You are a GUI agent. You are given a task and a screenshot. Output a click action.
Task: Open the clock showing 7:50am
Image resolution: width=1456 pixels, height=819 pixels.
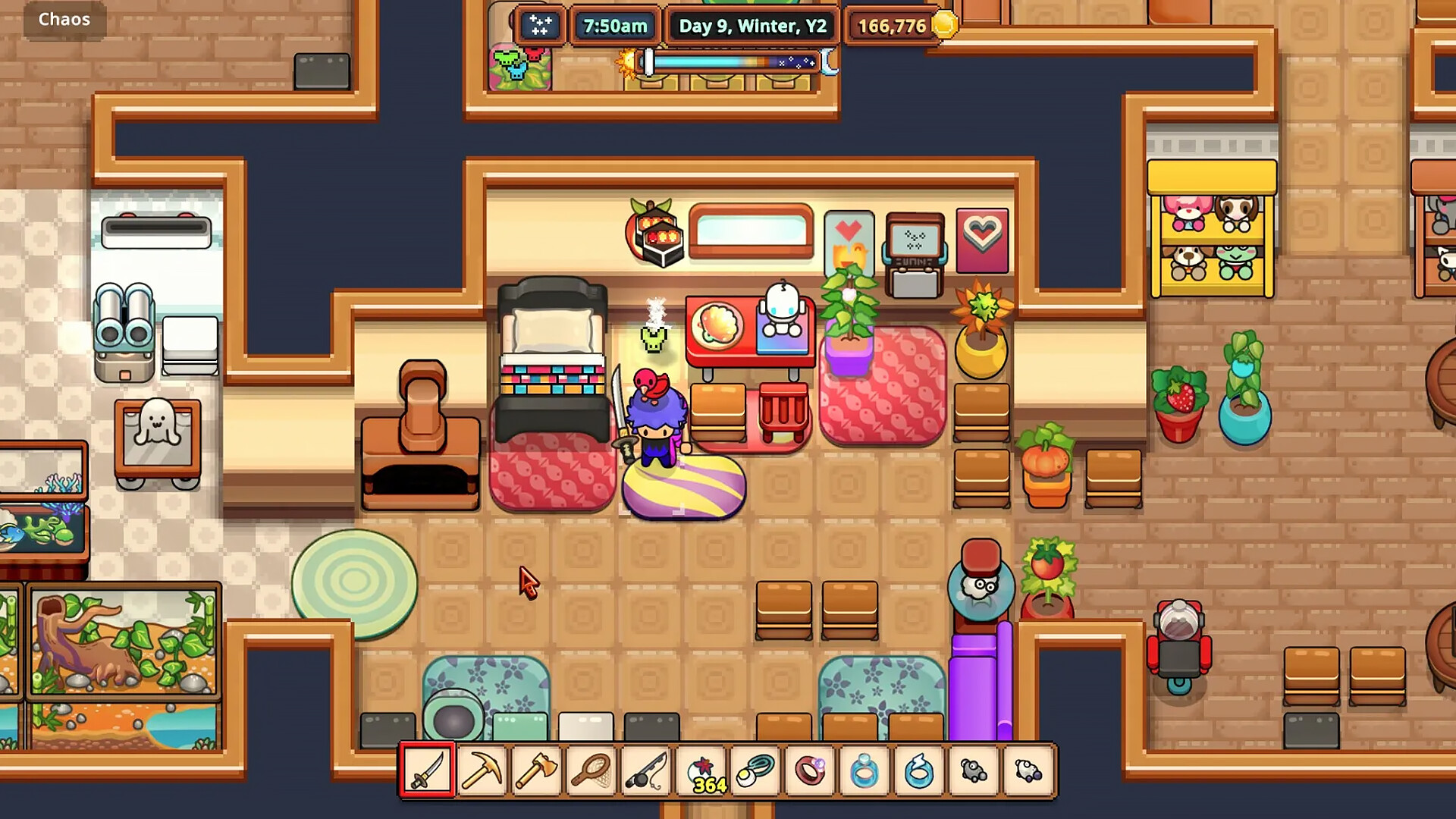pyautogui.click(x=614, y=25)
